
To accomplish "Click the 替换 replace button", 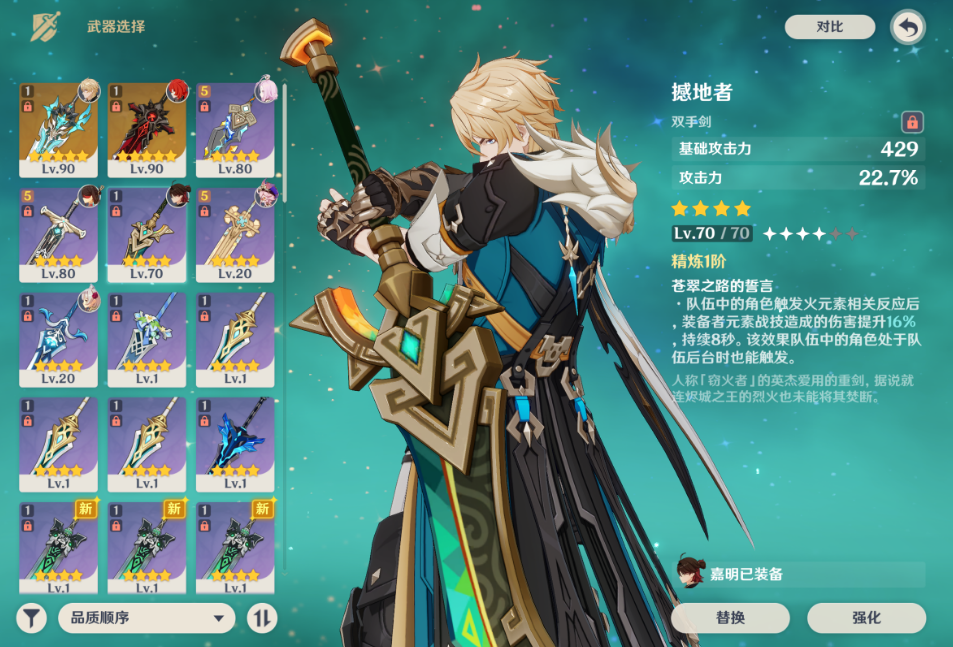I will click(x=730, y=618).
